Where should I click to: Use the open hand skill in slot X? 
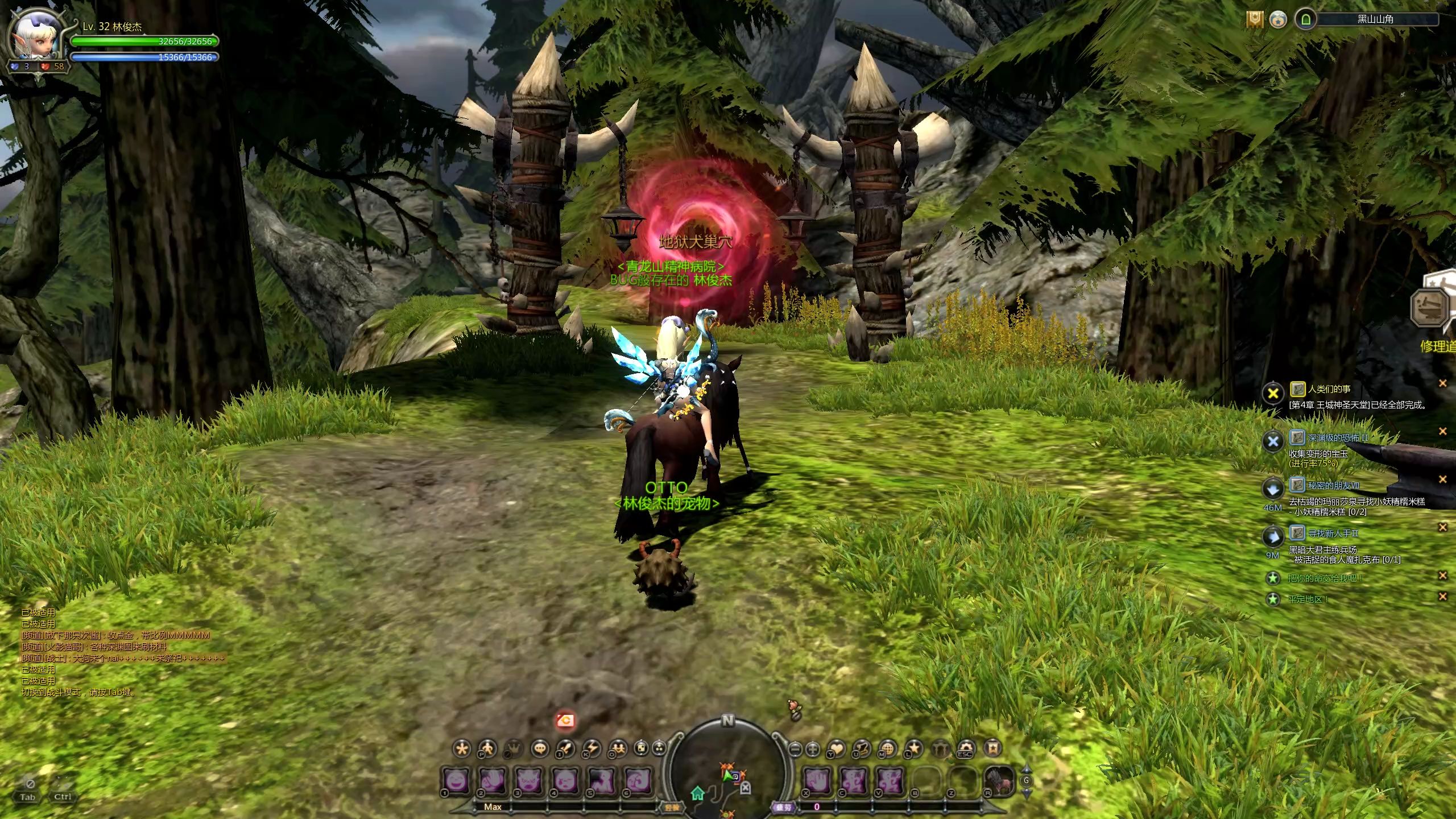[x=818, y=780]
